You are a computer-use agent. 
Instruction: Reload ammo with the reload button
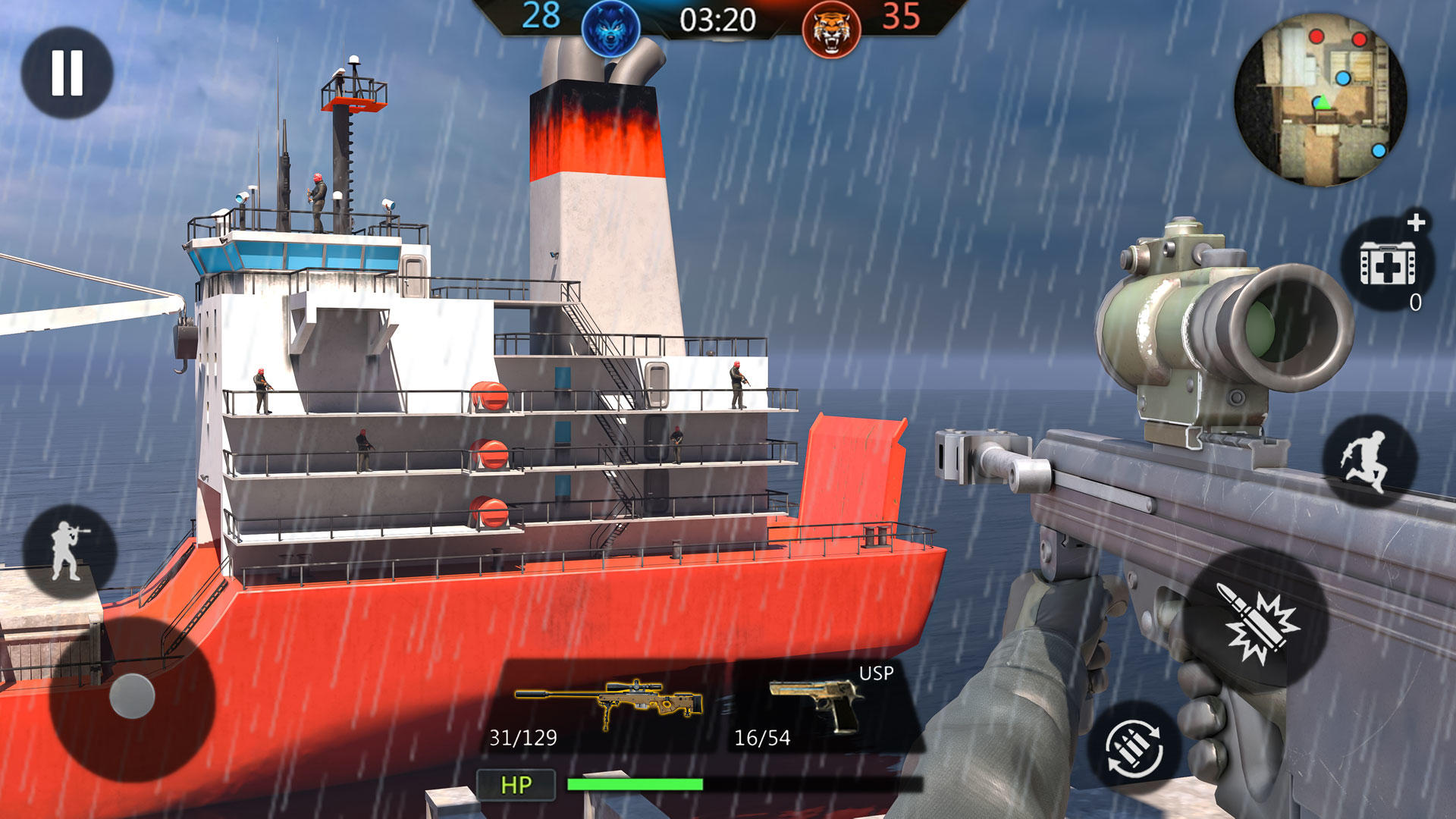(x=1134, y=747)
